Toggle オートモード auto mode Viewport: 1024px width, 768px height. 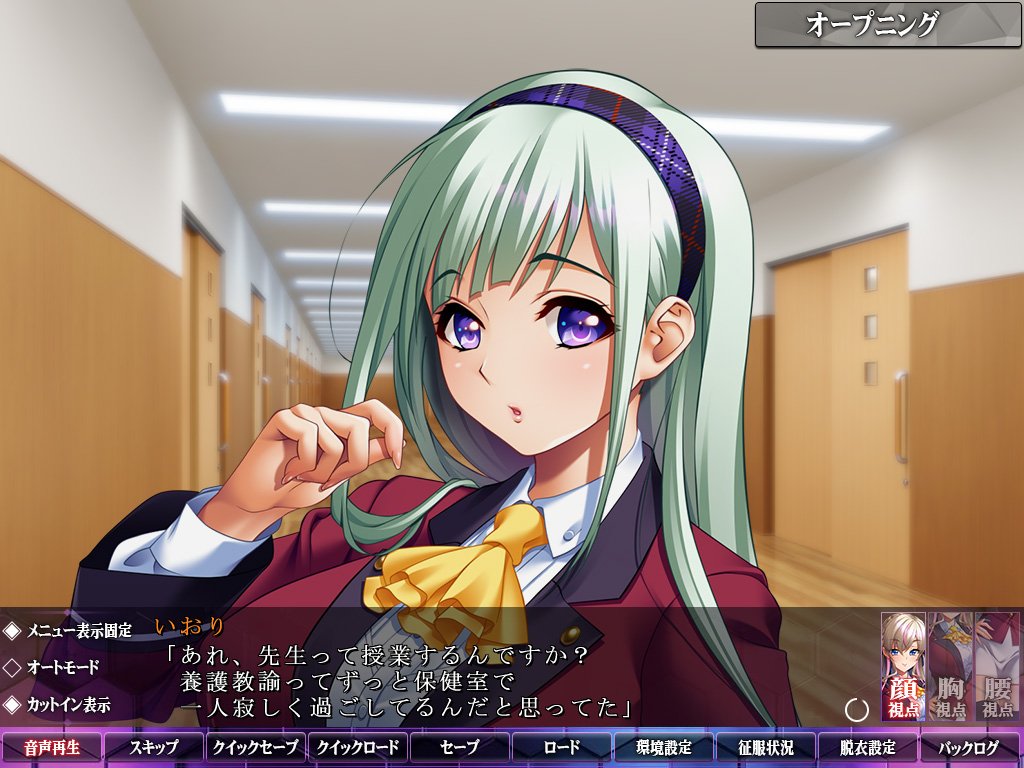click(57, 667)
